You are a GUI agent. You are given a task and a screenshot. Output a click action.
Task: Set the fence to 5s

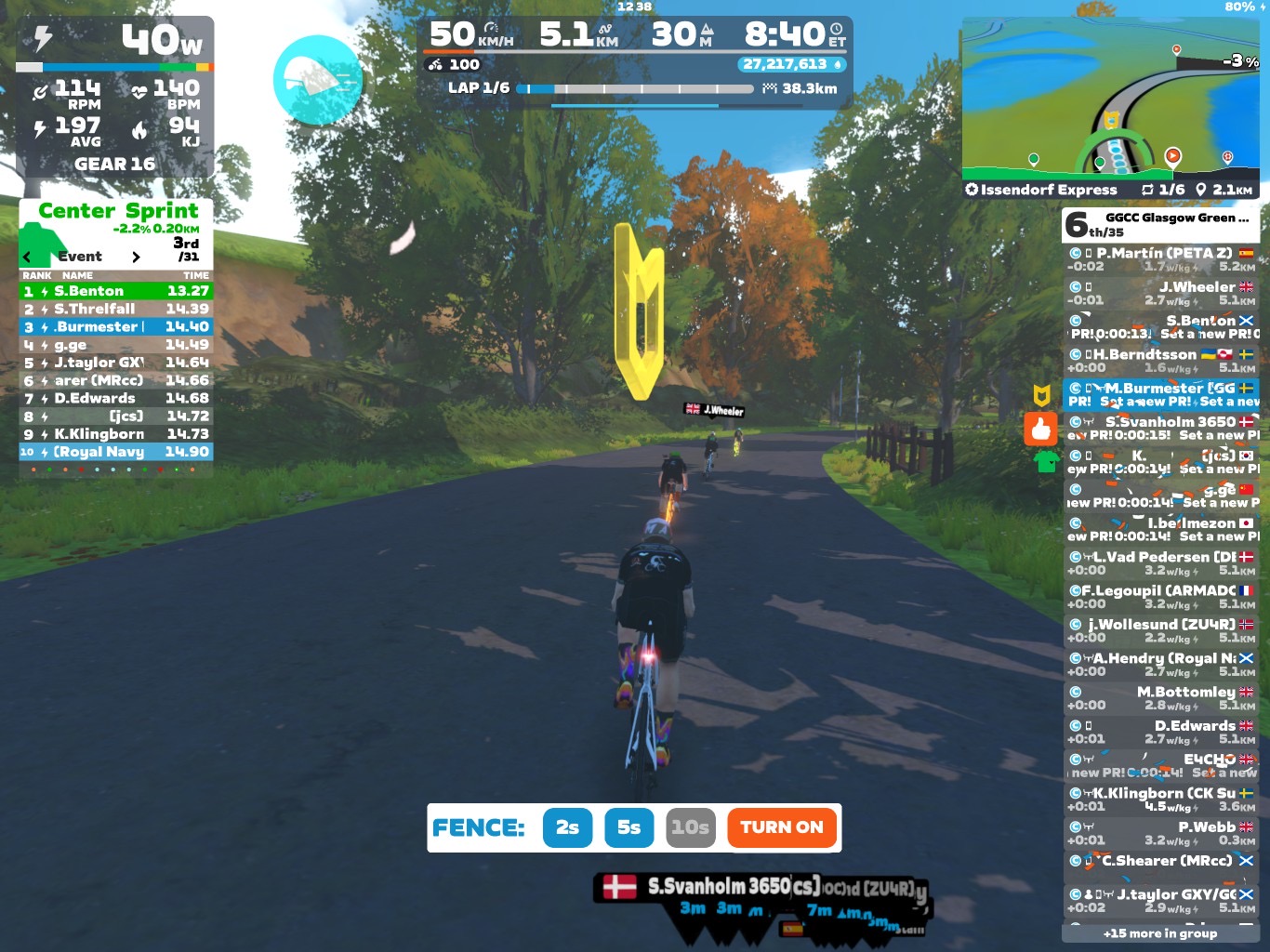click(628, 827)
